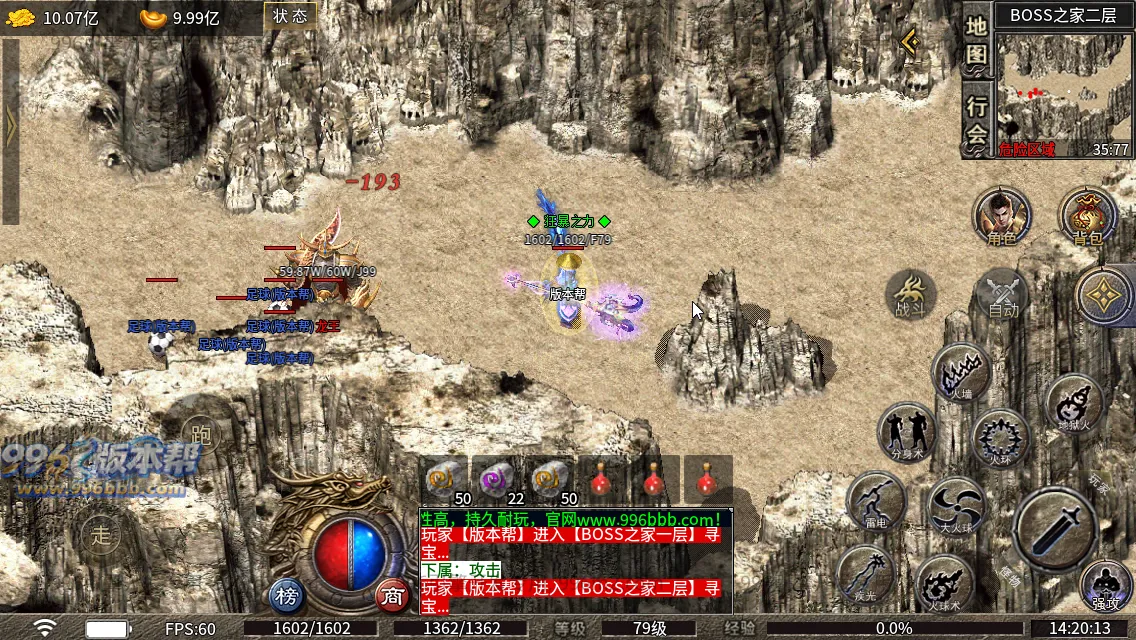Open the 地图 map button
Screen dimensions: 1136x640
coord(977,41)
